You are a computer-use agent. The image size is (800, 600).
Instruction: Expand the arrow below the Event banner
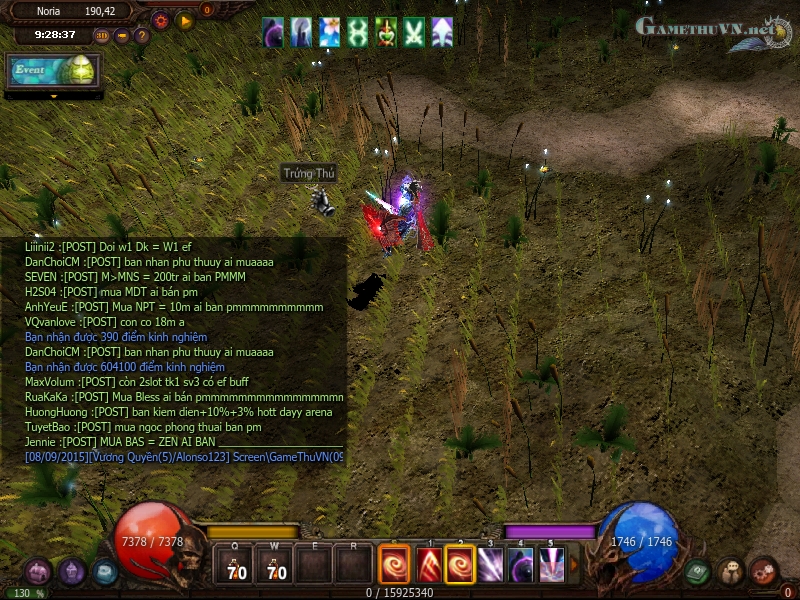point(53,96)
